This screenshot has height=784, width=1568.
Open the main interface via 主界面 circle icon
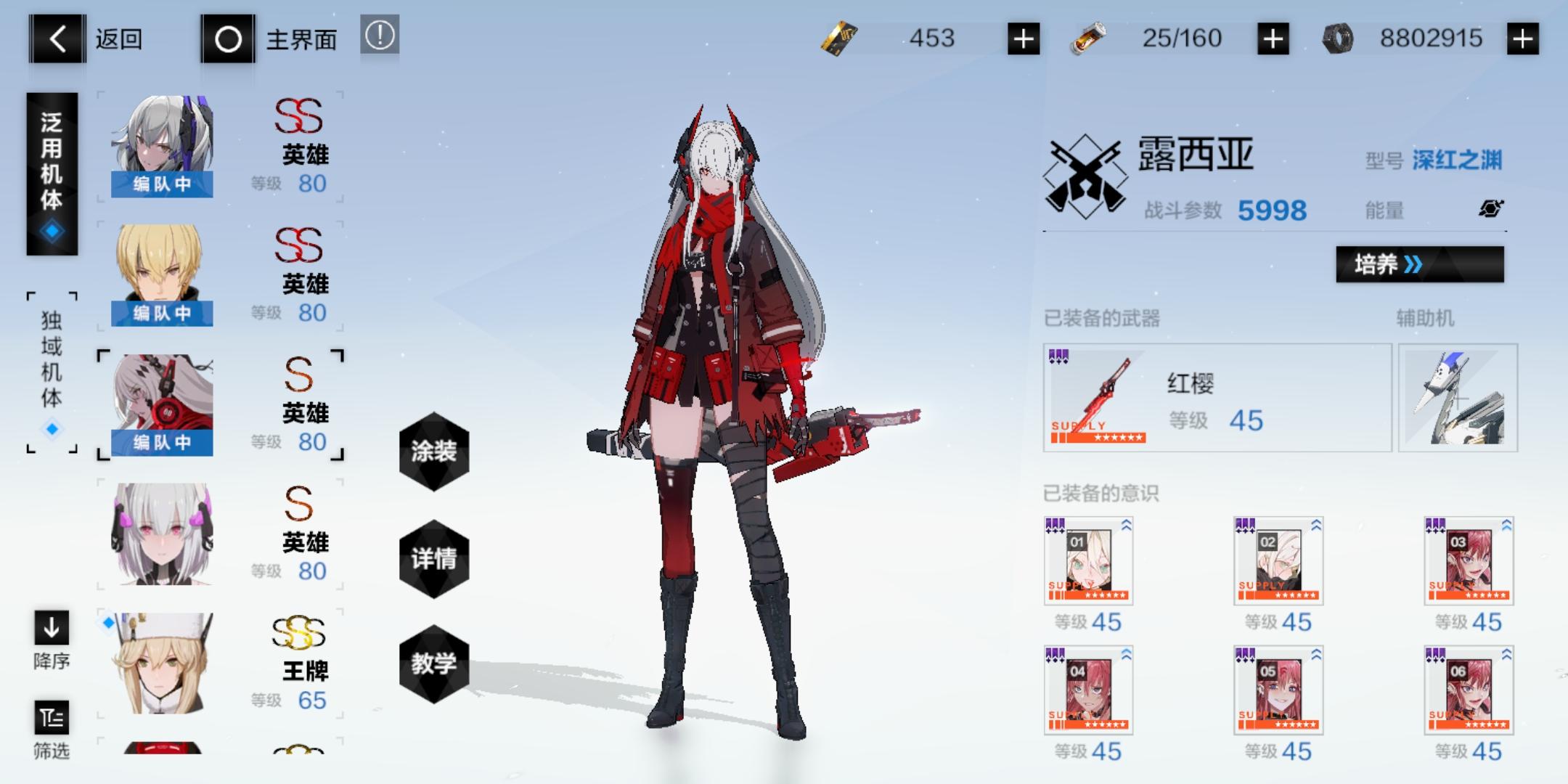point(229,39)
